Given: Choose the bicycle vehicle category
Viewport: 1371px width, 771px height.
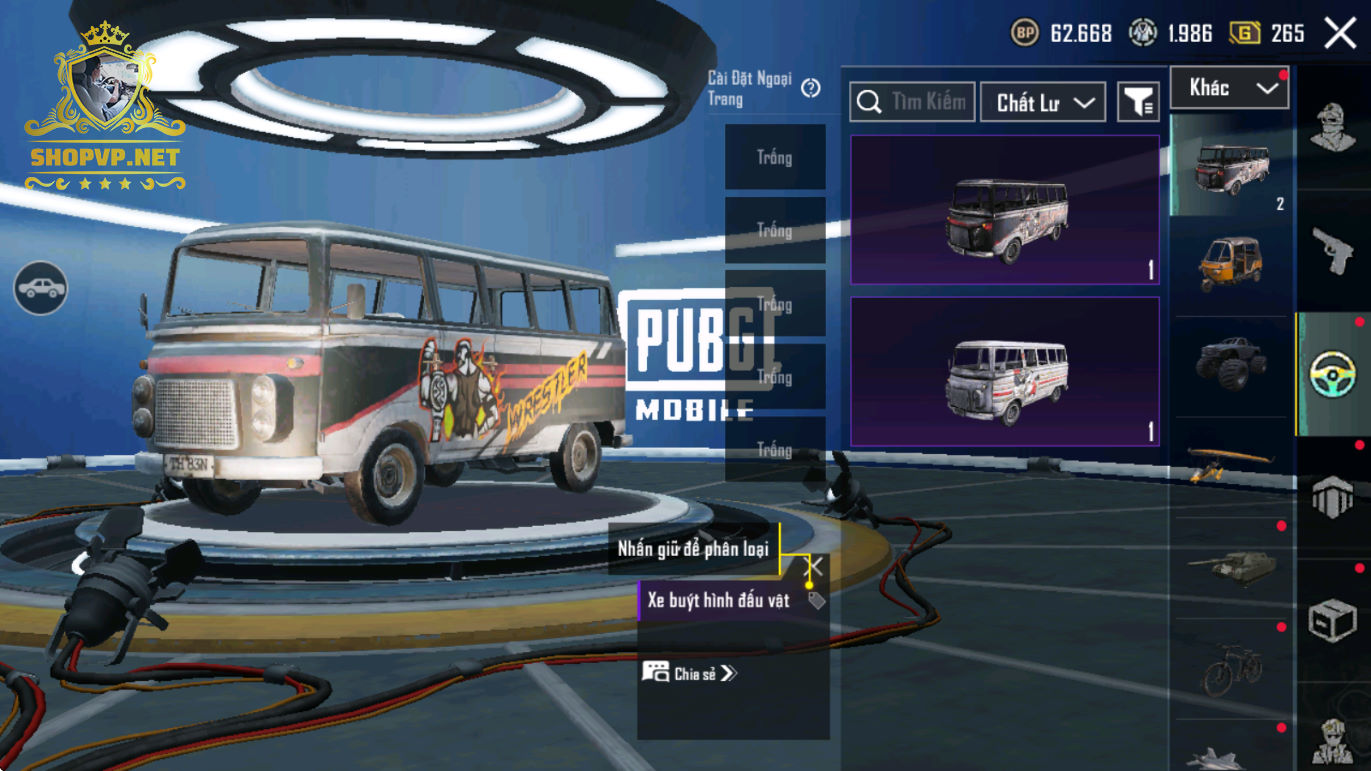Looking at the screenshot, I should 1231,668.
